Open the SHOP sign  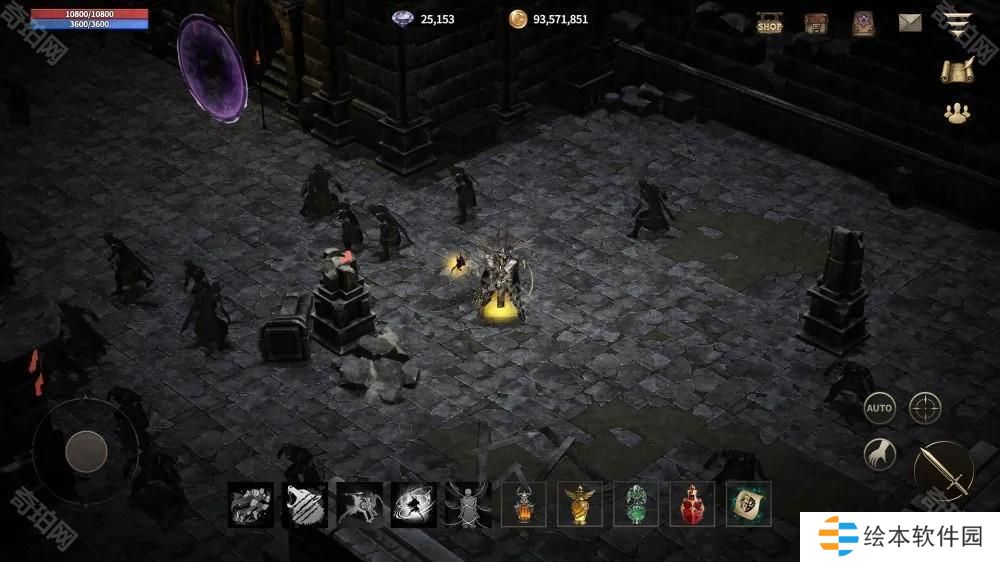tap(769, 24)
